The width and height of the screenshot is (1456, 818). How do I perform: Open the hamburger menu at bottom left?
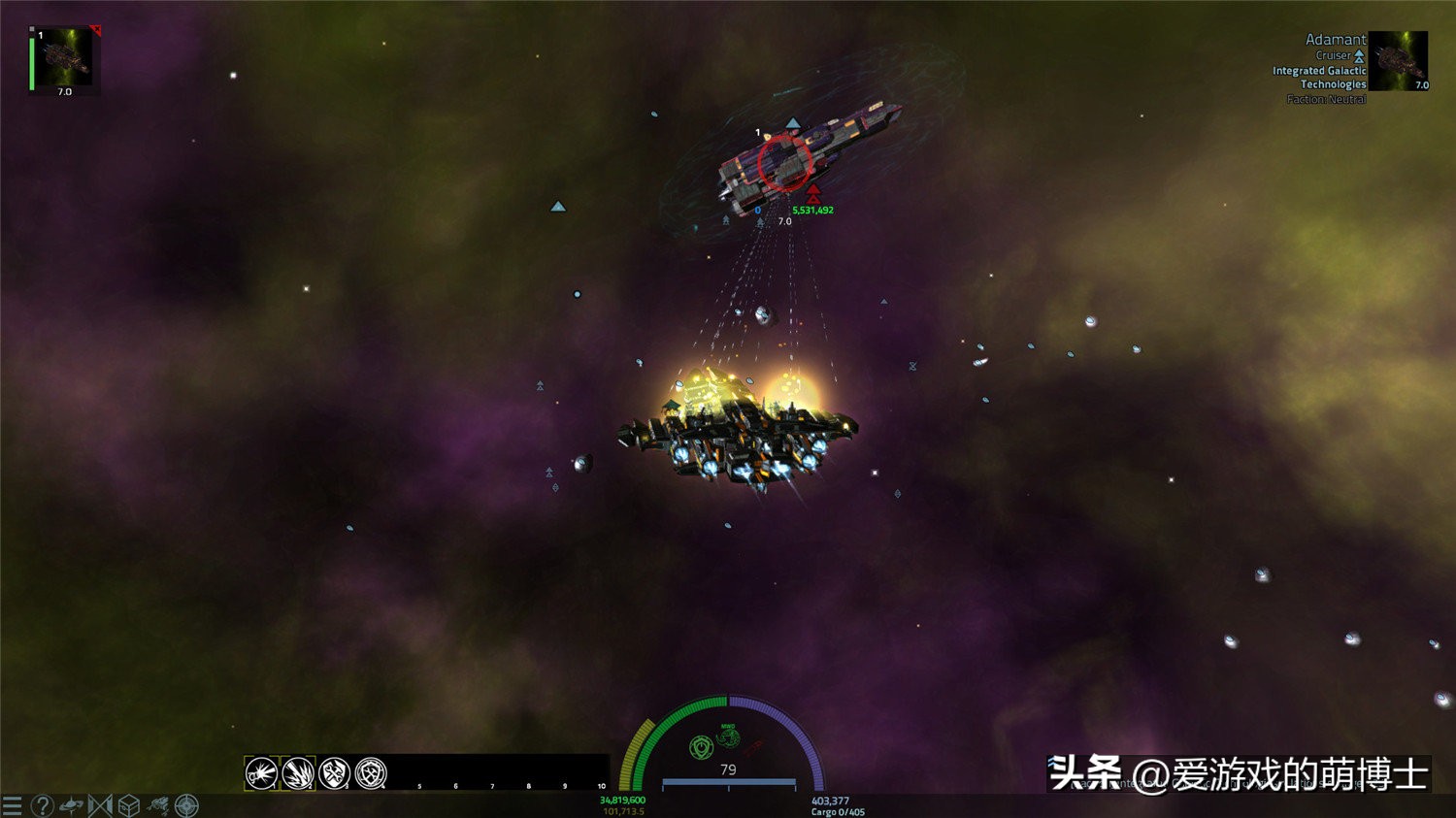(12, 803)
